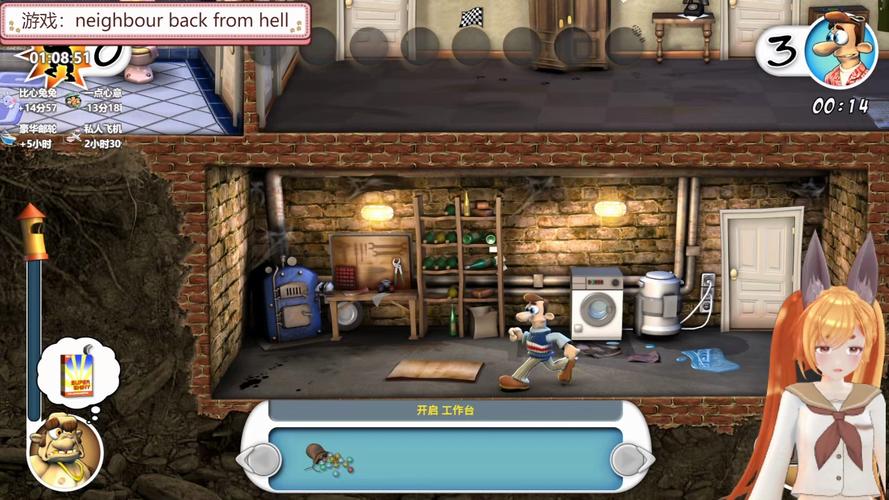The image size is (889, 500).
Task: Click the Woody portrait in the corner
Action: (x=842, y=49)
